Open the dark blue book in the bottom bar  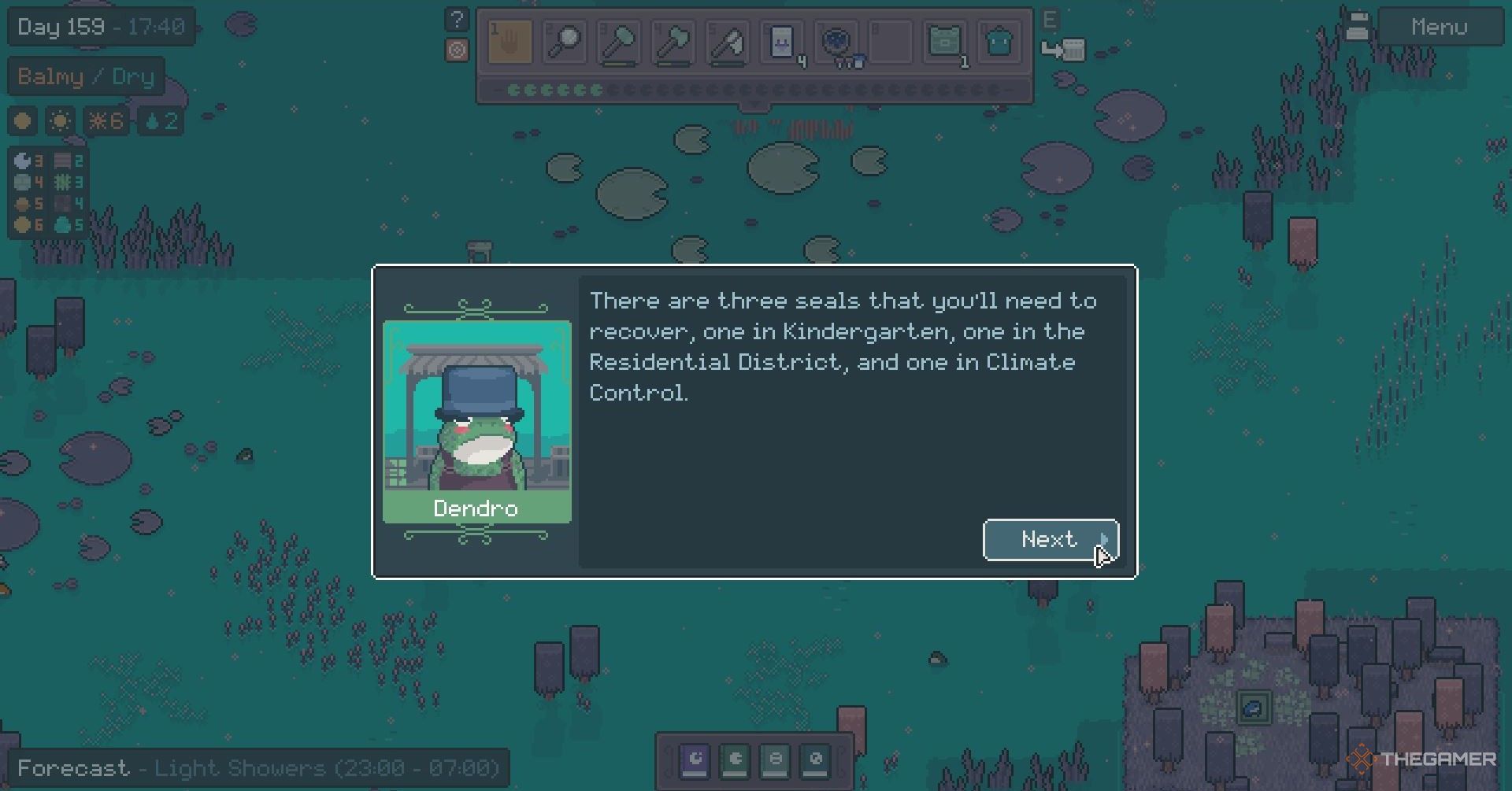coord(816,760)
